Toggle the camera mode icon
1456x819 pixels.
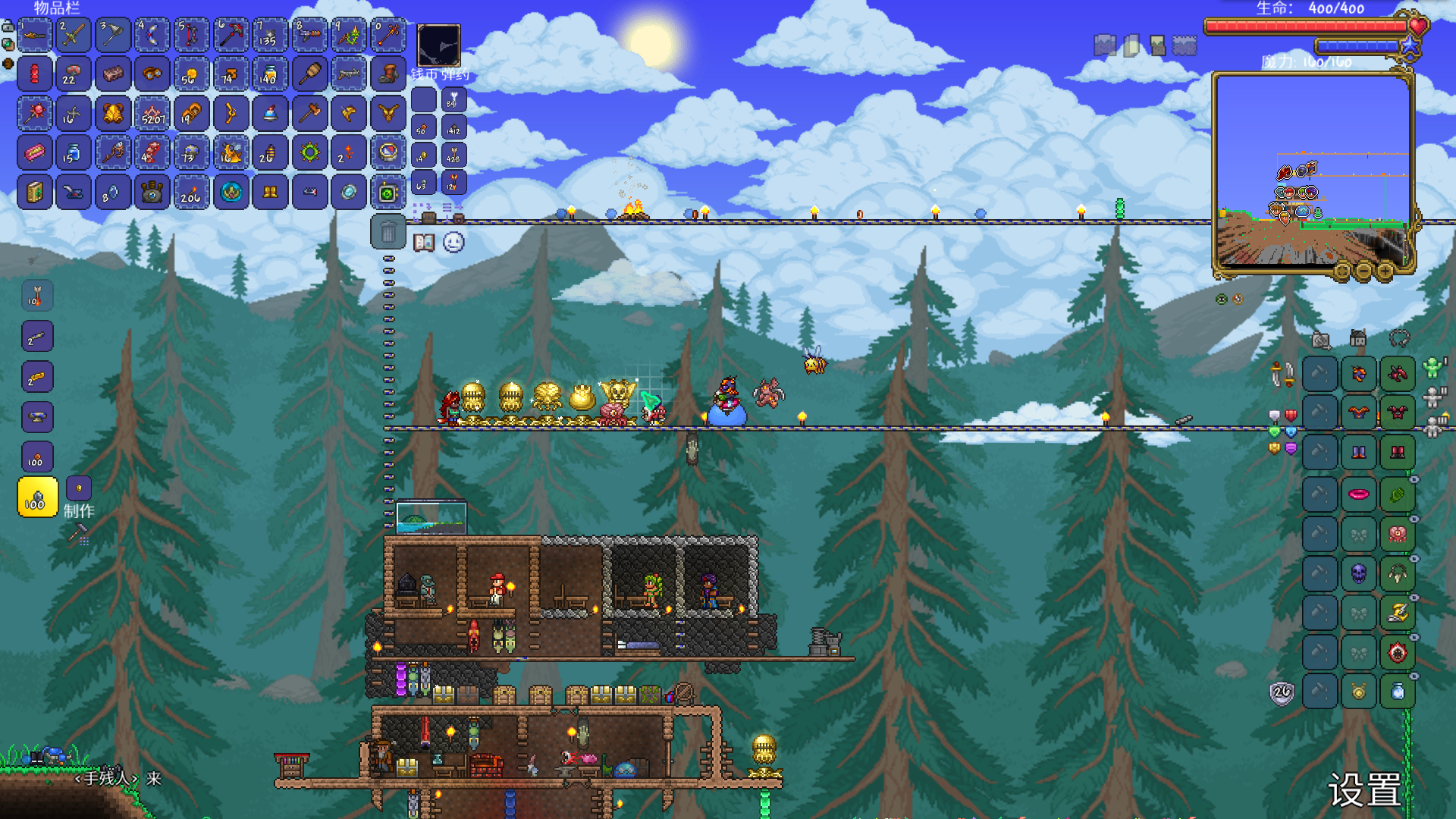click(1321, 340)
